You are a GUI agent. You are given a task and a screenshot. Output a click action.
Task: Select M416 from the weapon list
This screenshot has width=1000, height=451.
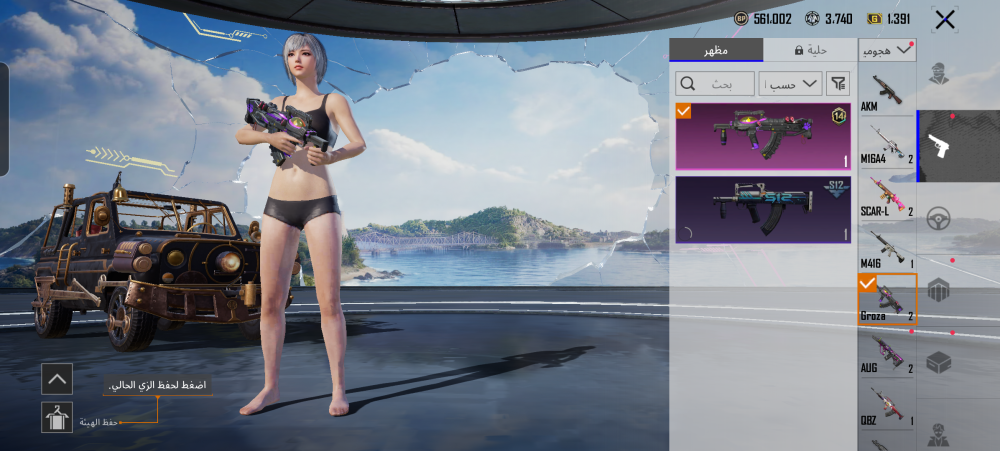pos(886,249)
